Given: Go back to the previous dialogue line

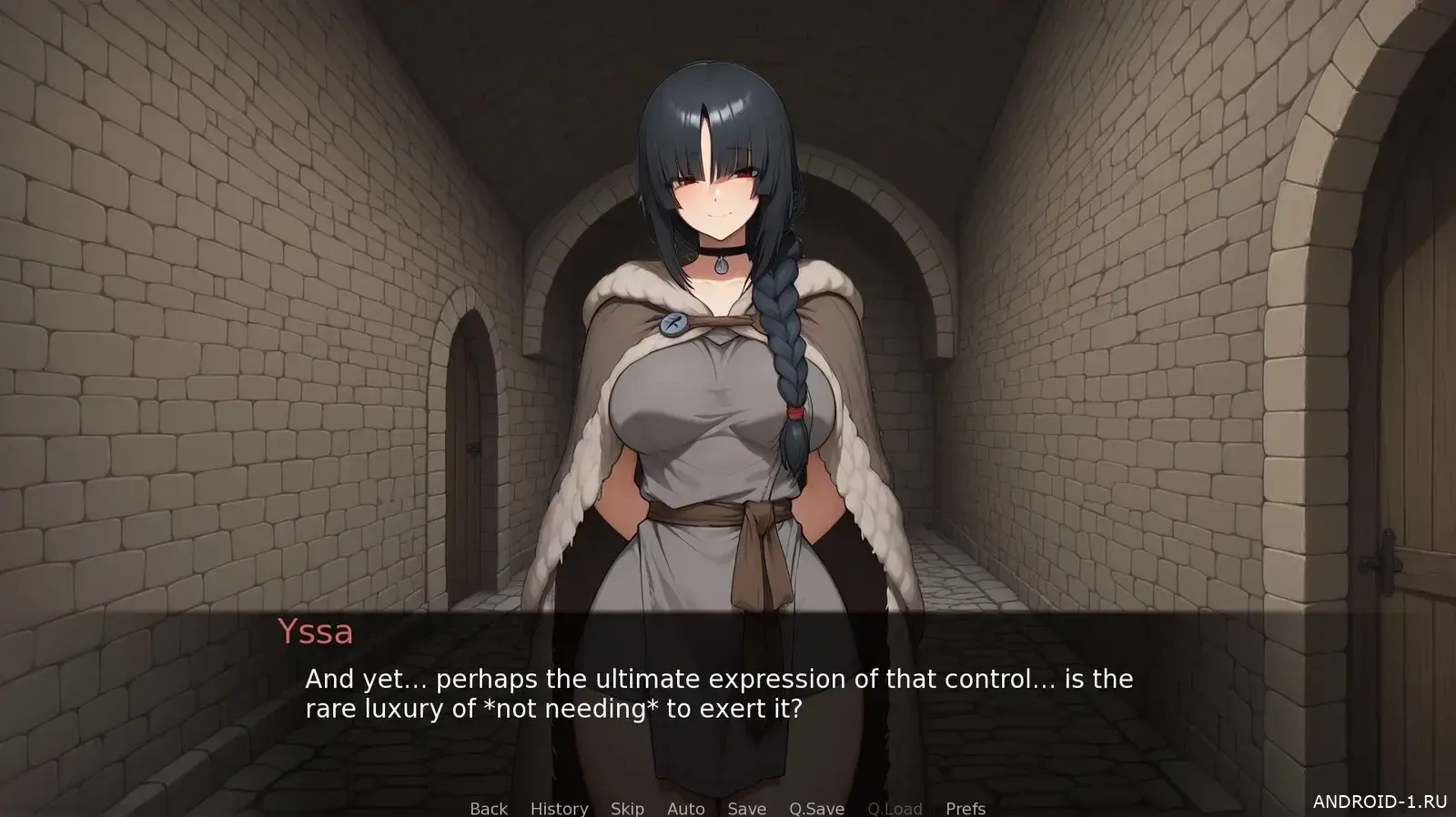Looking at the screenshot, I should tap(489, 808).
